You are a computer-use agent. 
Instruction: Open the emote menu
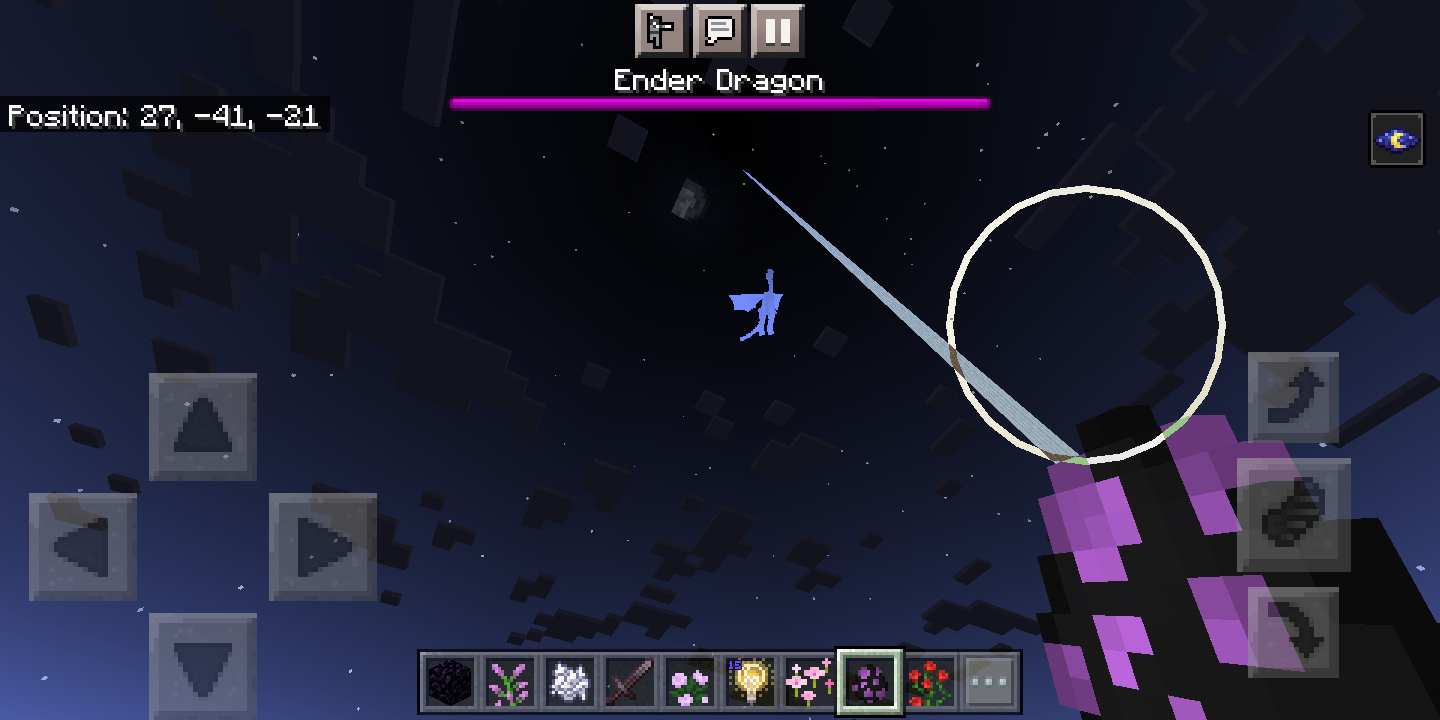click(x=662, y=31)
